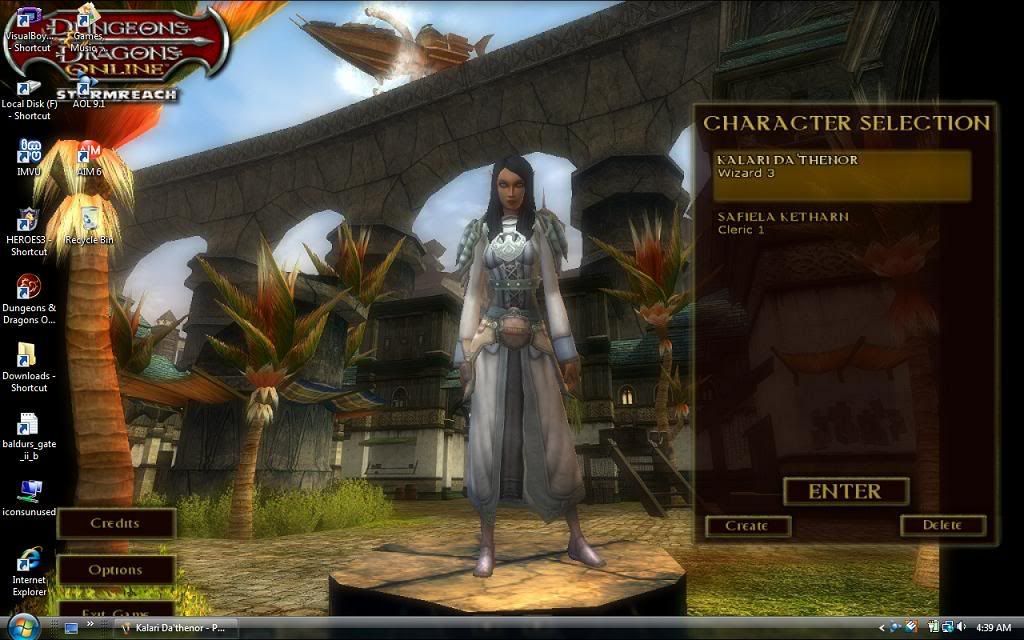Click the Exit Game button

(x=115, y=610)
